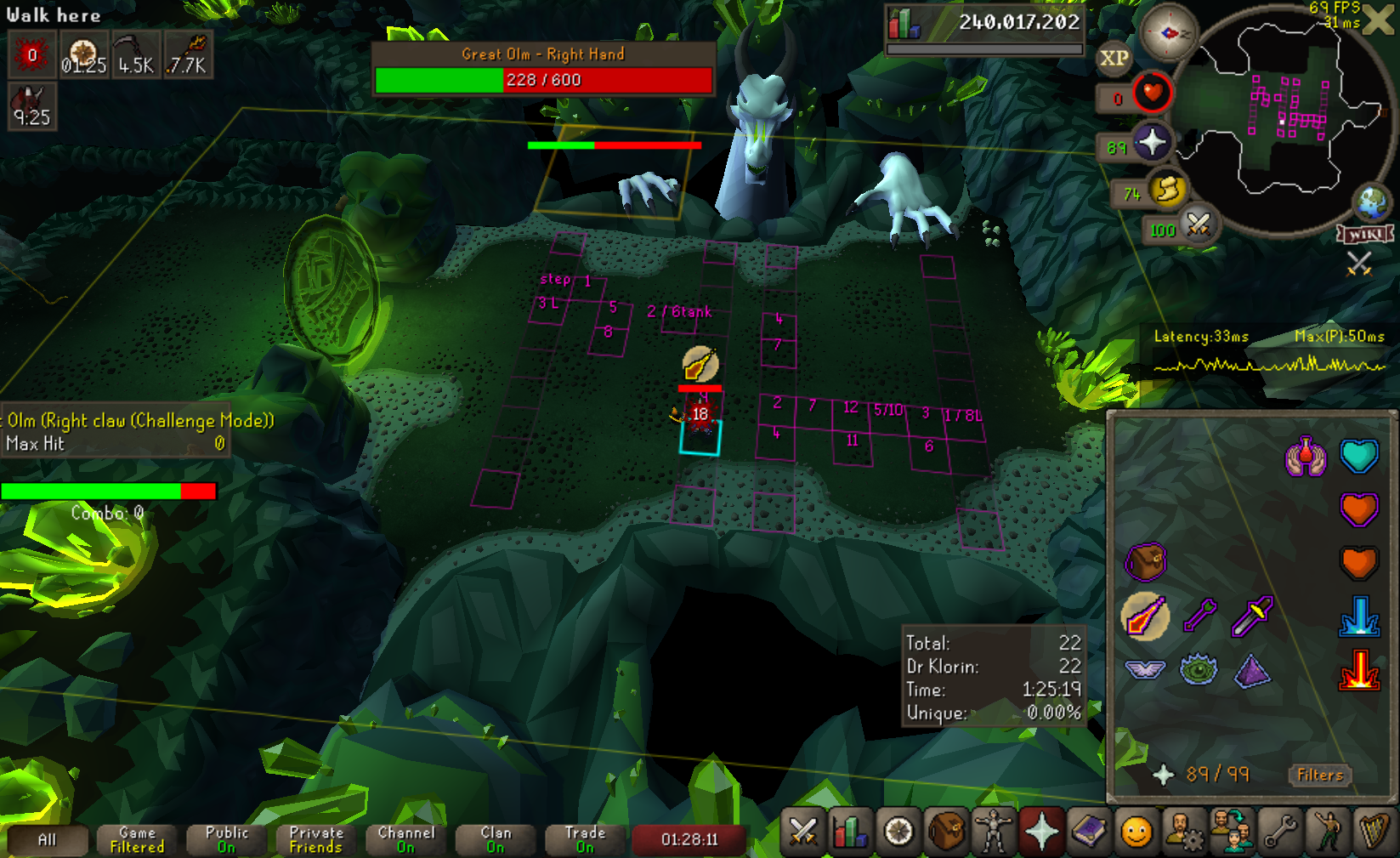Screen dimensions: 1400x858
Task: Open the Magic spellbook tab
Action: click(1088, 832)
